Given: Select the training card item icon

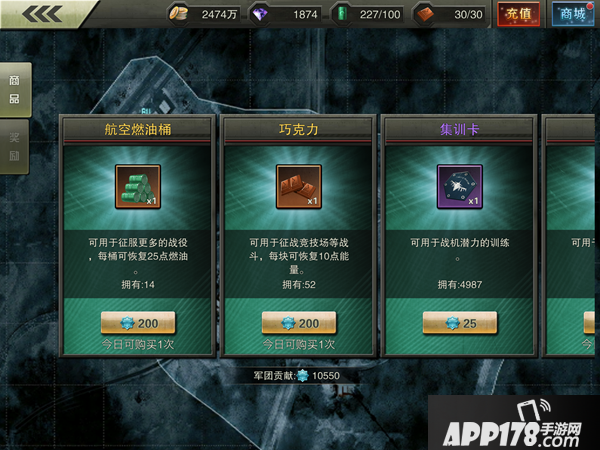Looking at the screenshot, I should [x=459, y=186].
